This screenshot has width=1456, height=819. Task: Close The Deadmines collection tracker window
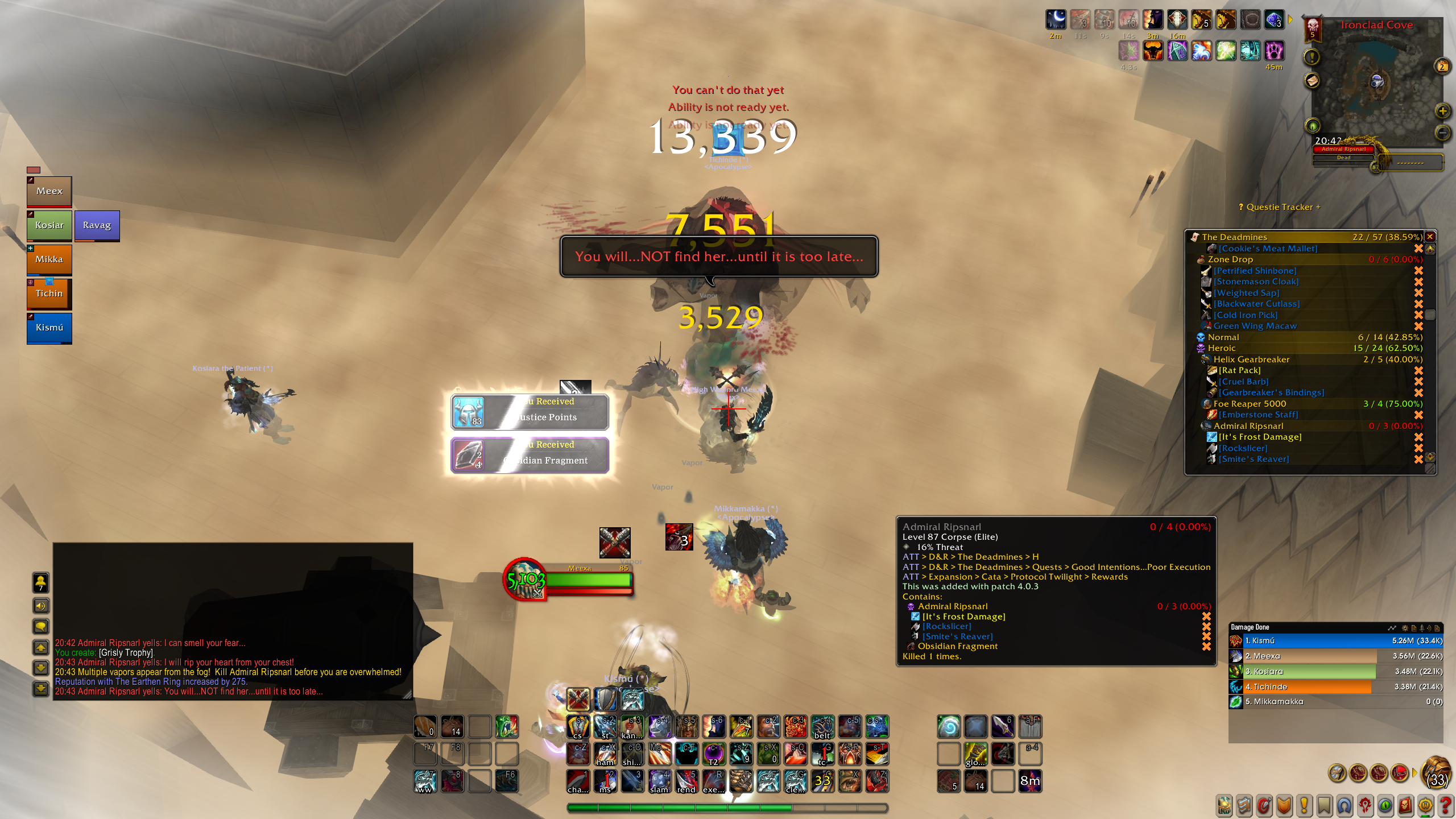(x=1430, y=237)
